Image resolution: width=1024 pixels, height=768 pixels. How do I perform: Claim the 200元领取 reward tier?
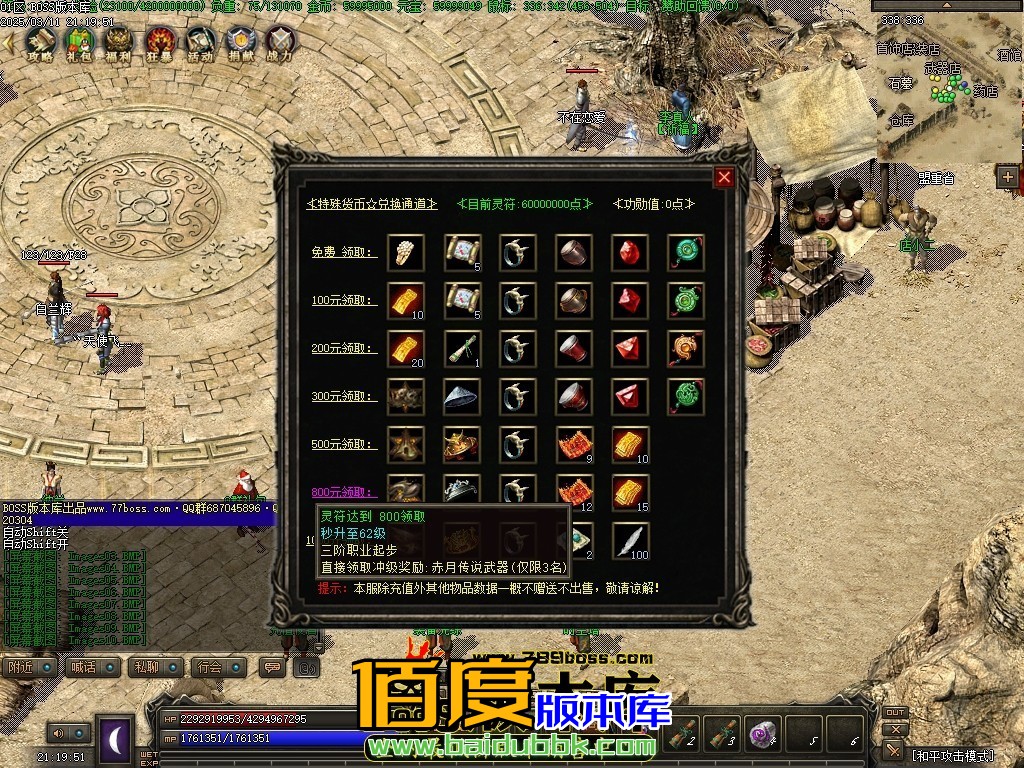344,348
